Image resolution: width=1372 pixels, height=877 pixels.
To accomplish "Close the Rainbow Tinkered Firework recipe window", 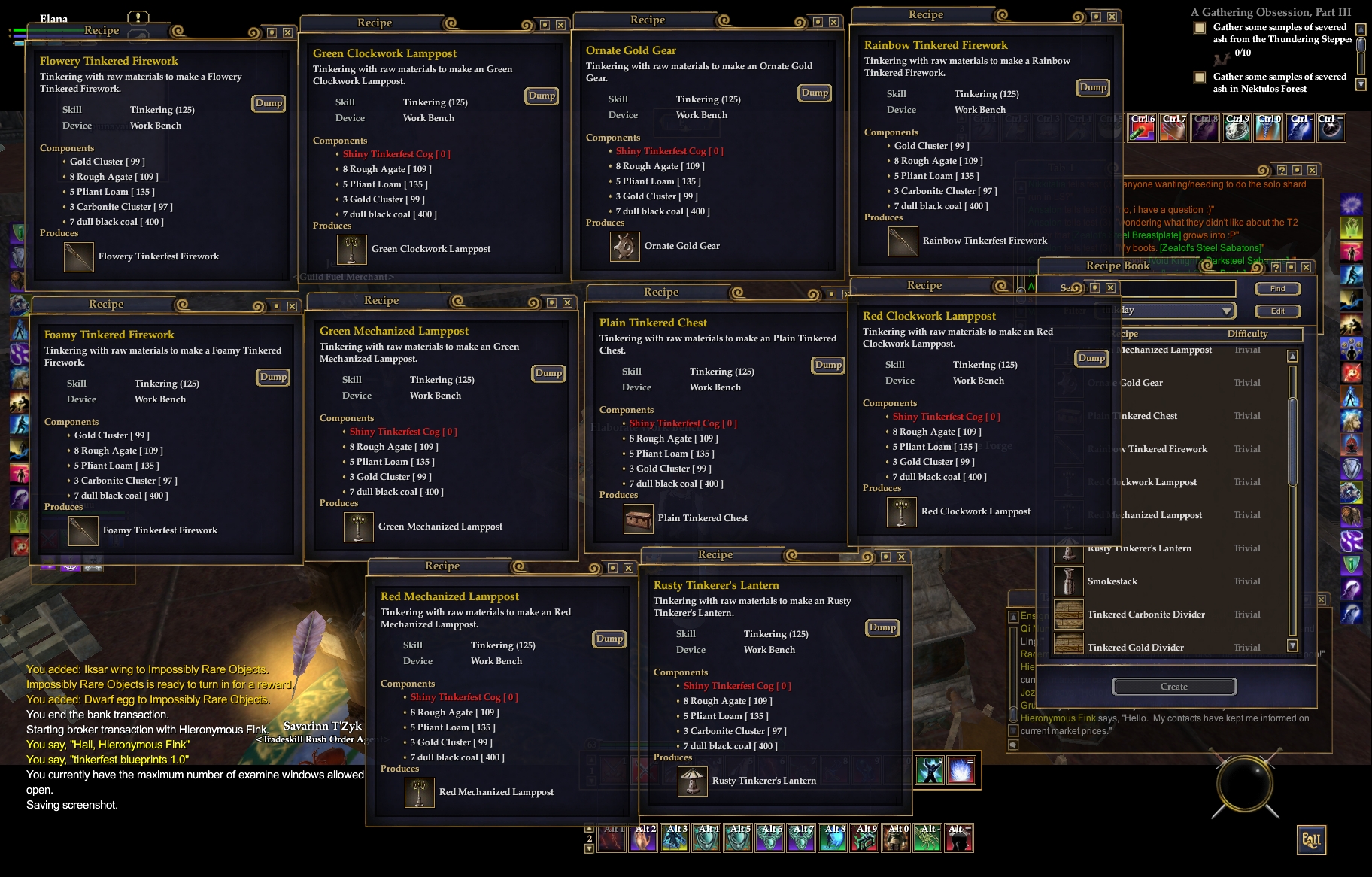I will click(x=1112, y=17).
